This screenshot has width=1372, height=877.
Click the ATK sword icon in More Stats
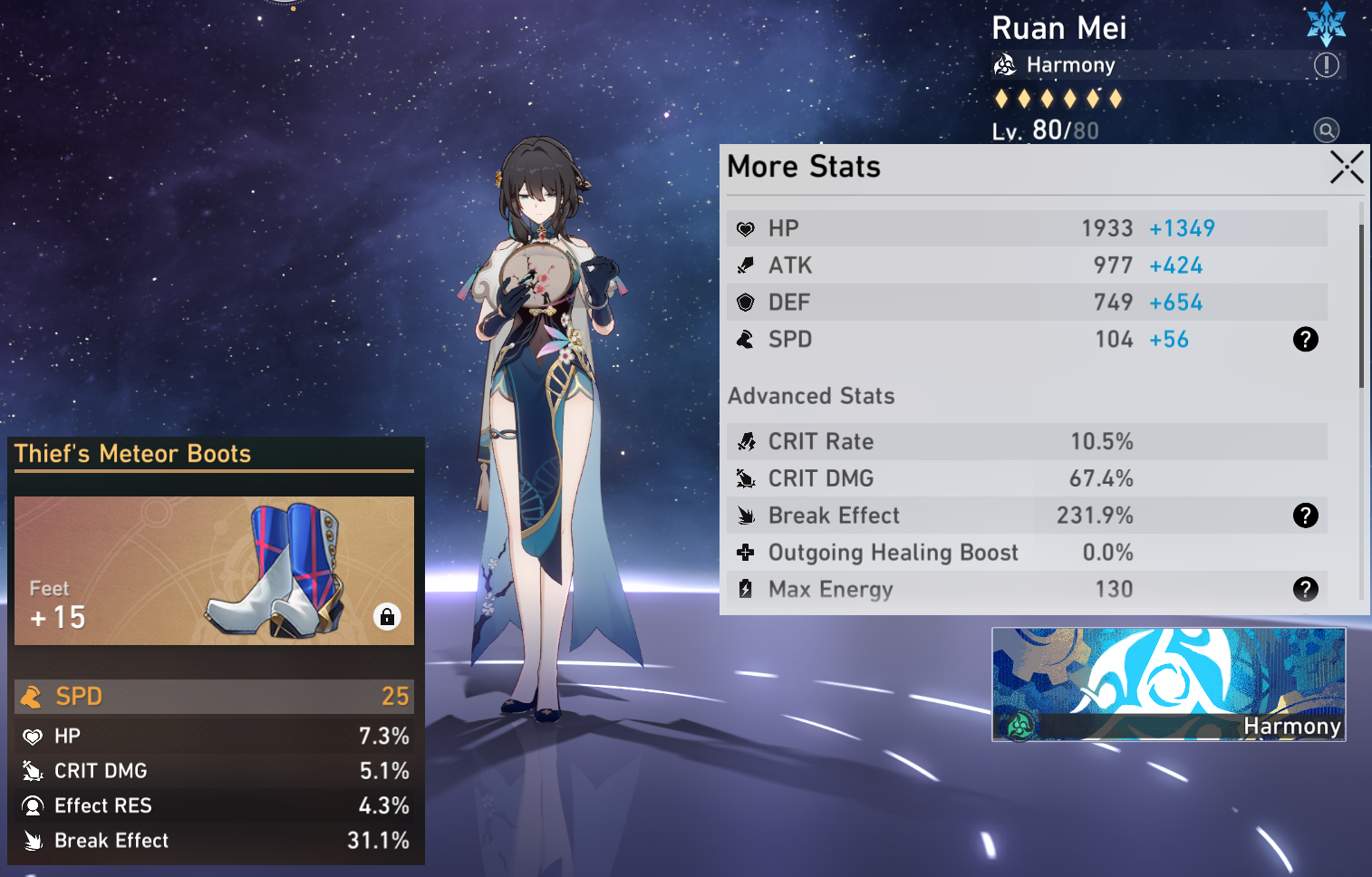click(744, 265)
